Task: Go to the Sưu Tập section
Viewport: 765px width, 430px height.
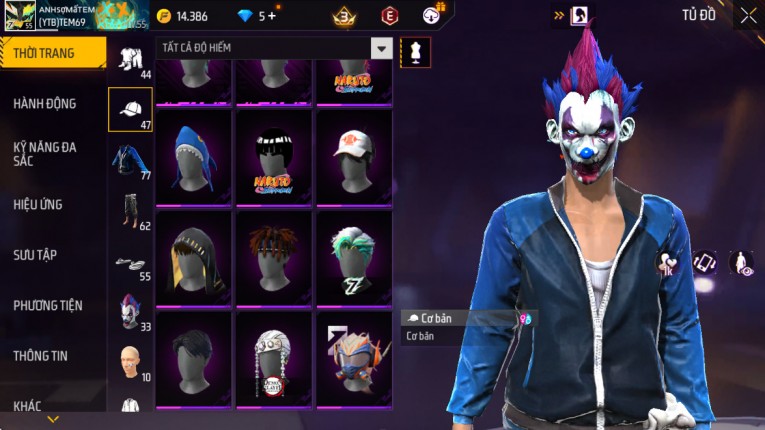Action: (x=35, y=255)
